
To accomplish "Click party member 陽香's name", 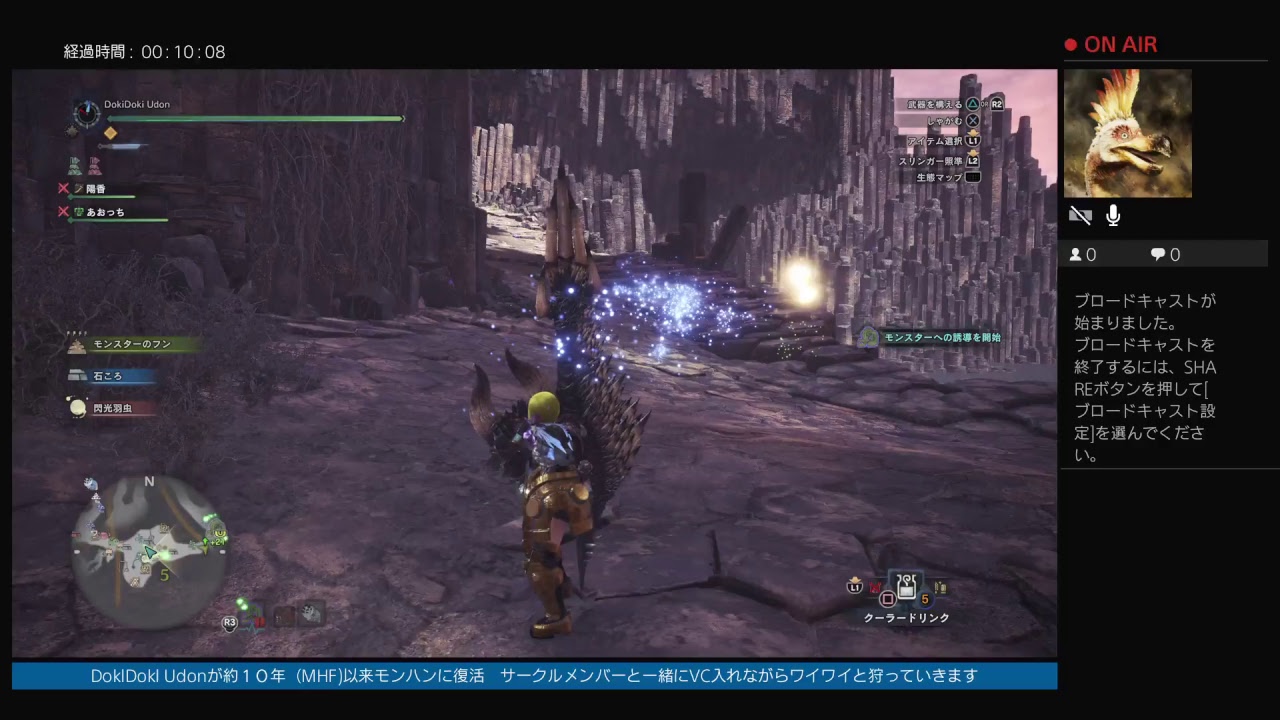I will (96, 189).
